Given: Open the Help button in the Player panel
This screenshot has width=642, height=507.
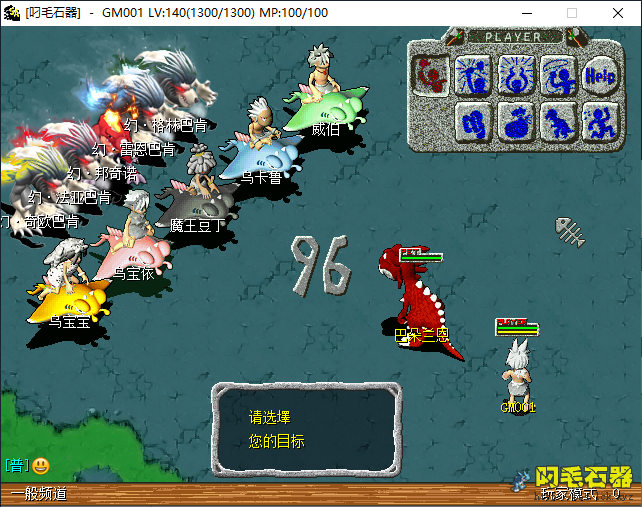Looking at the screenshot, I should [599, 74].
